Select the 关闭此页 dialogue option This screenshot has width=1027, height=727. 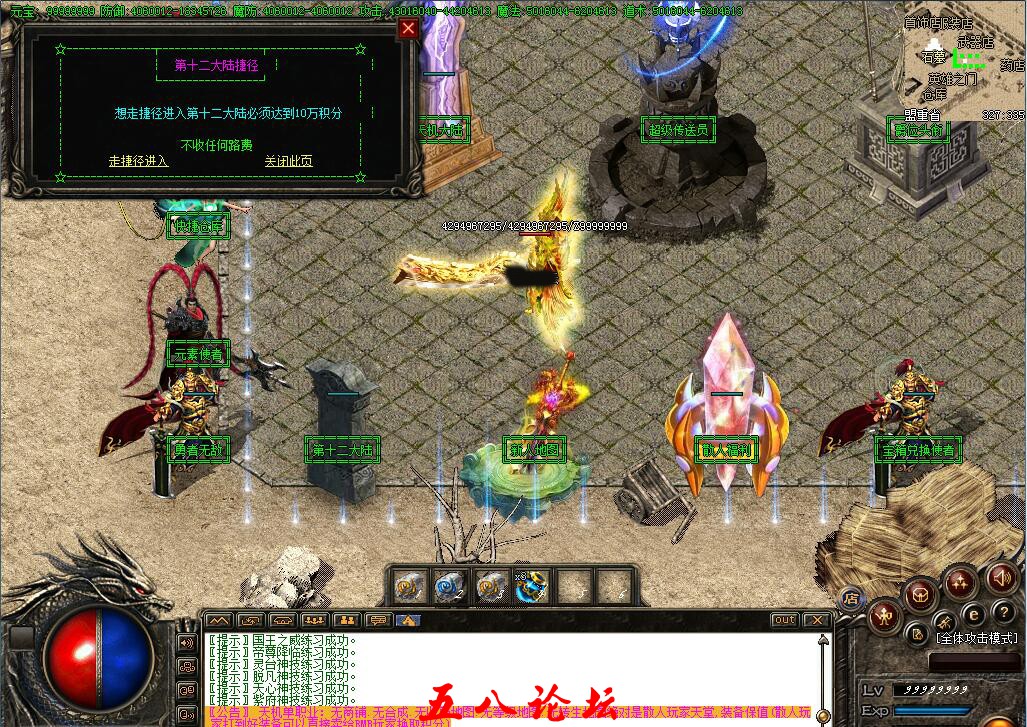[288, 161]
